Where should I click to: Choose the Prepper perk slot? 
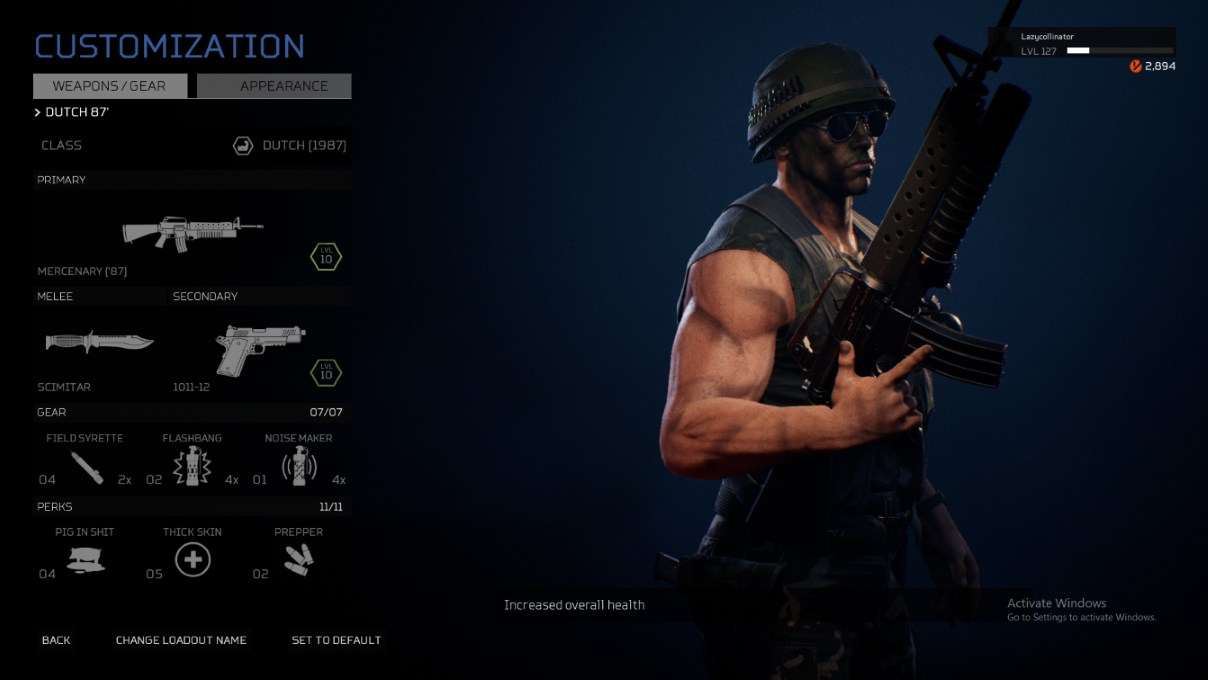coord(298,560)
